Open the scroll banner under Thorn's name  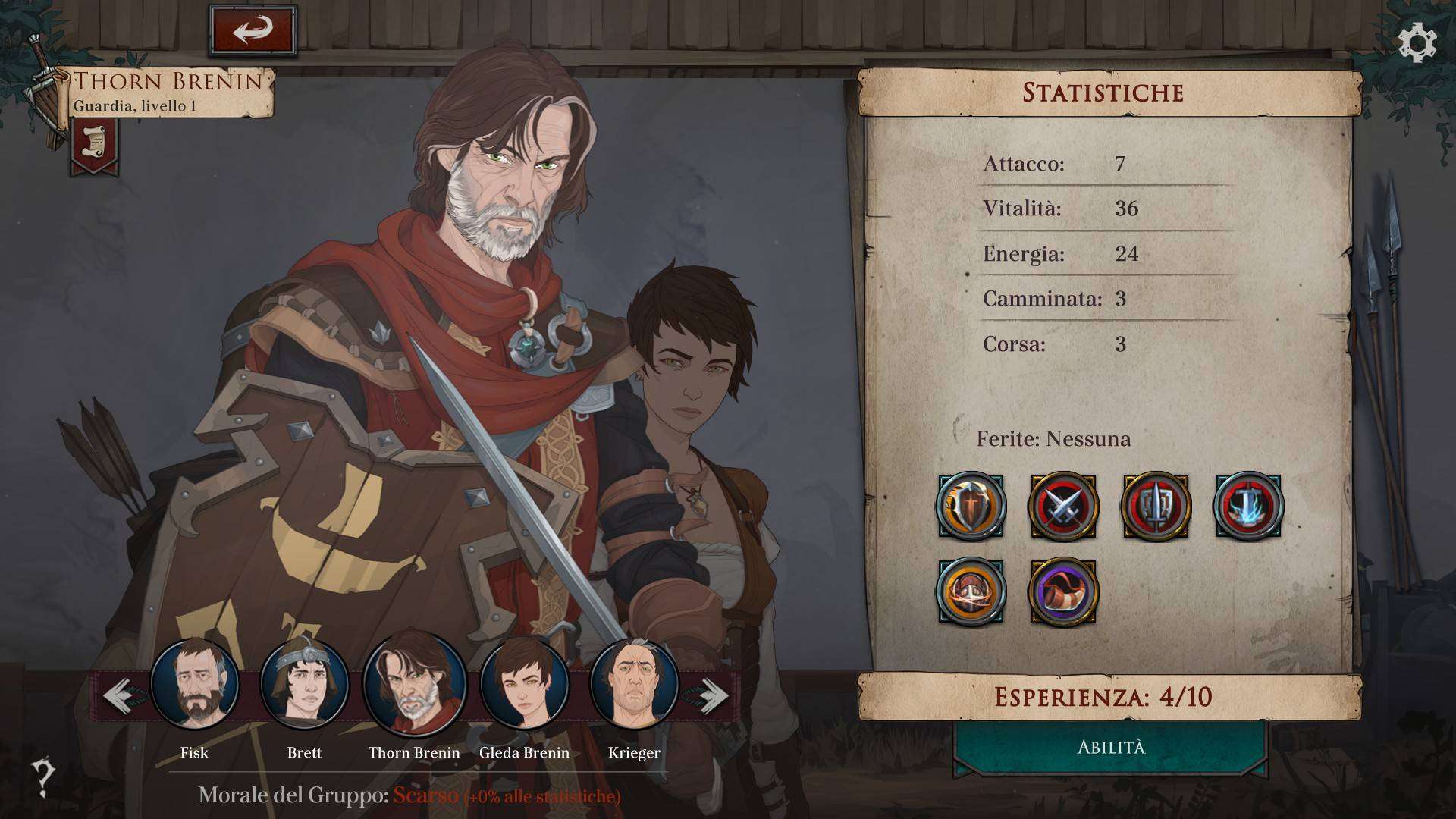pos(95,144)
